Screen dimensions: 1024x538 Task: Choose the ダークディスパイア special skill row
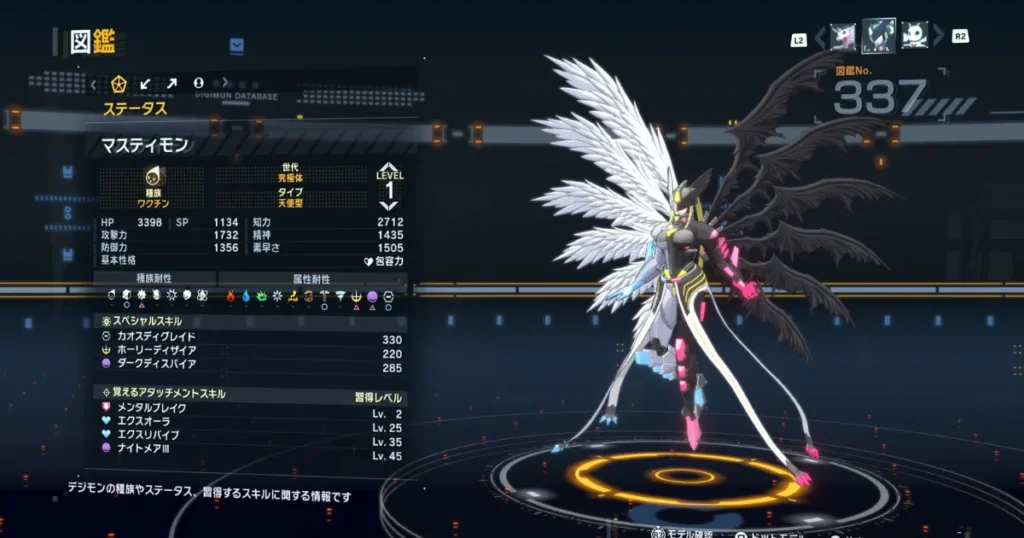tap(250, 366)
